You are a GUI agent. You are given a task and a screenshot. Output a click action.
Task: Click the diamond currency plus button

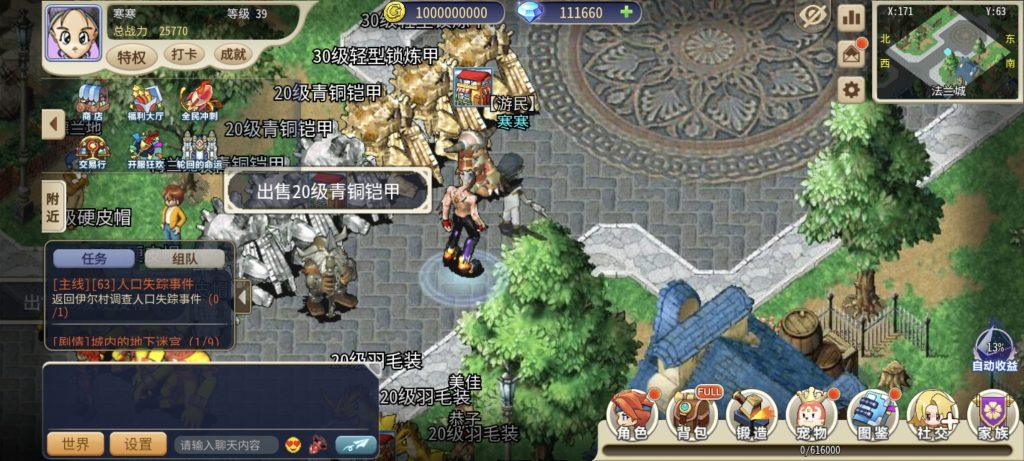(627, 12)
